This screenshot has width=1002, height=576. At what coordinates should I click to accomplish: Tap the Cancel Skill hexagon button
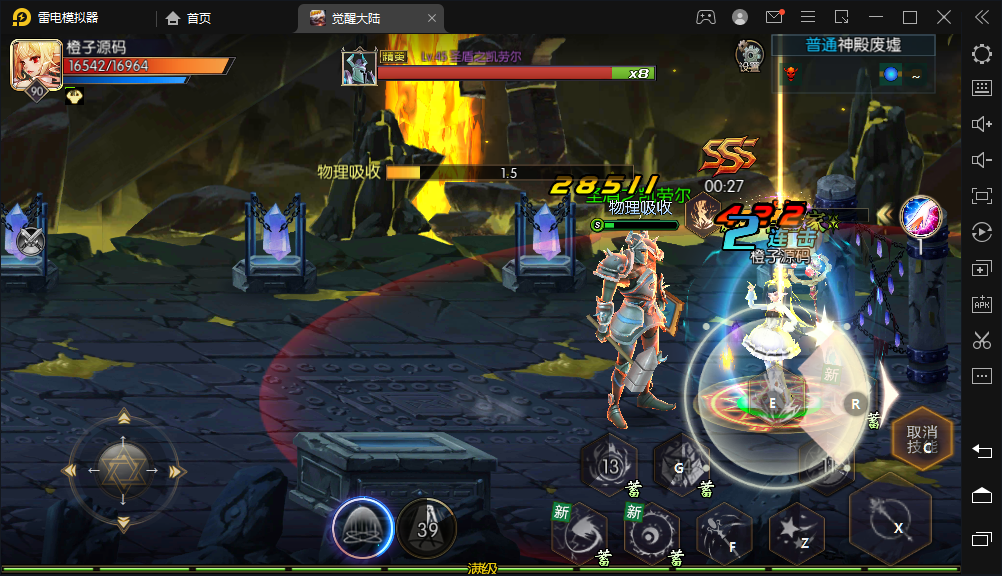coord(921,440)
